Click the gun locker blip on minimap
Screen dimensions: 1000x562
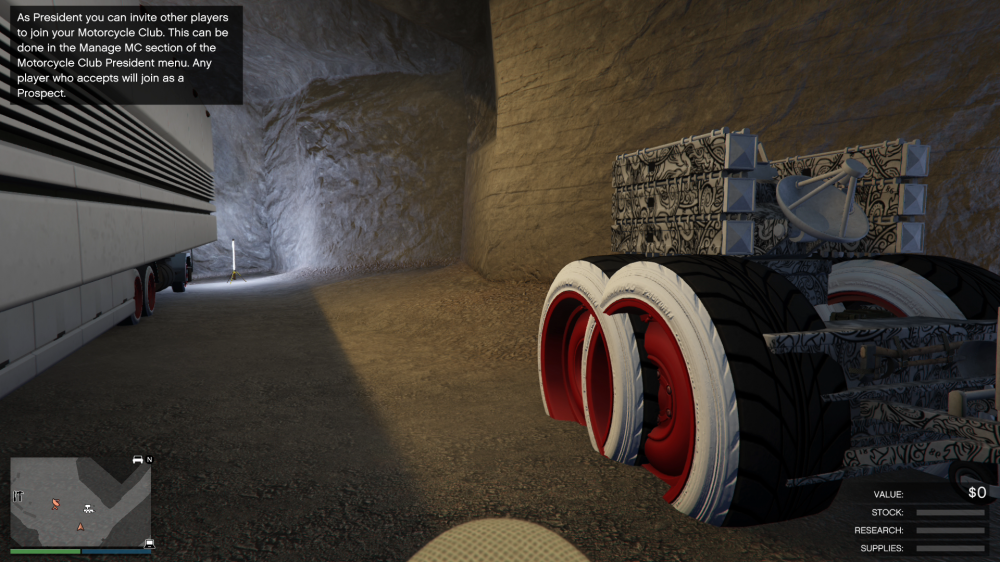click(x=18, y=495)
